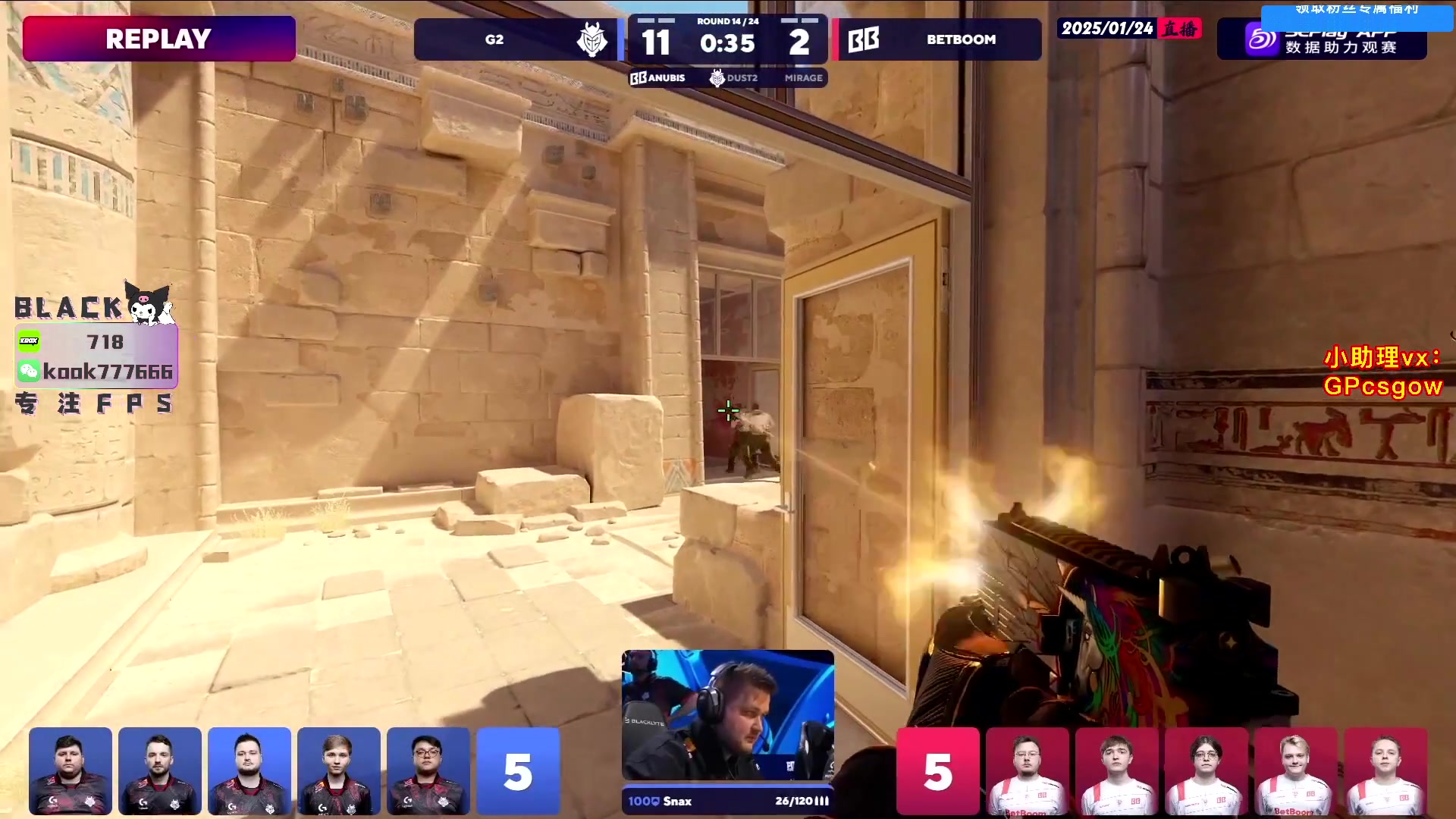Select the G2 player portrait wearing glasses
Viewport: 1456px width, 819px height.
pyautogui.click(x=428, y=770)
